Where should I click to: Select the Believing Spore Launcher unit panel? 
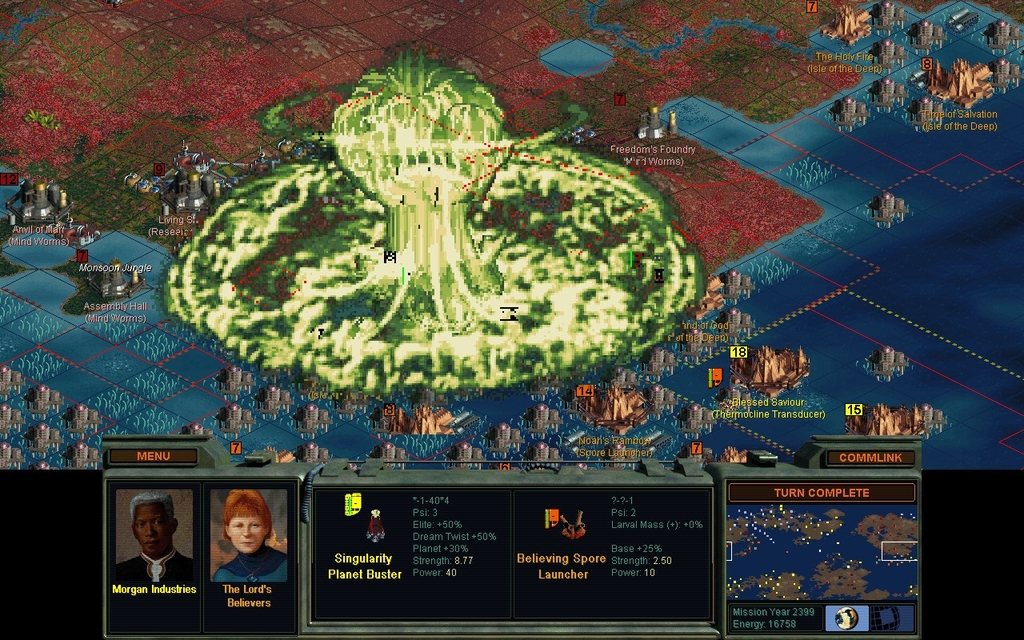click(x=611, y=553)
